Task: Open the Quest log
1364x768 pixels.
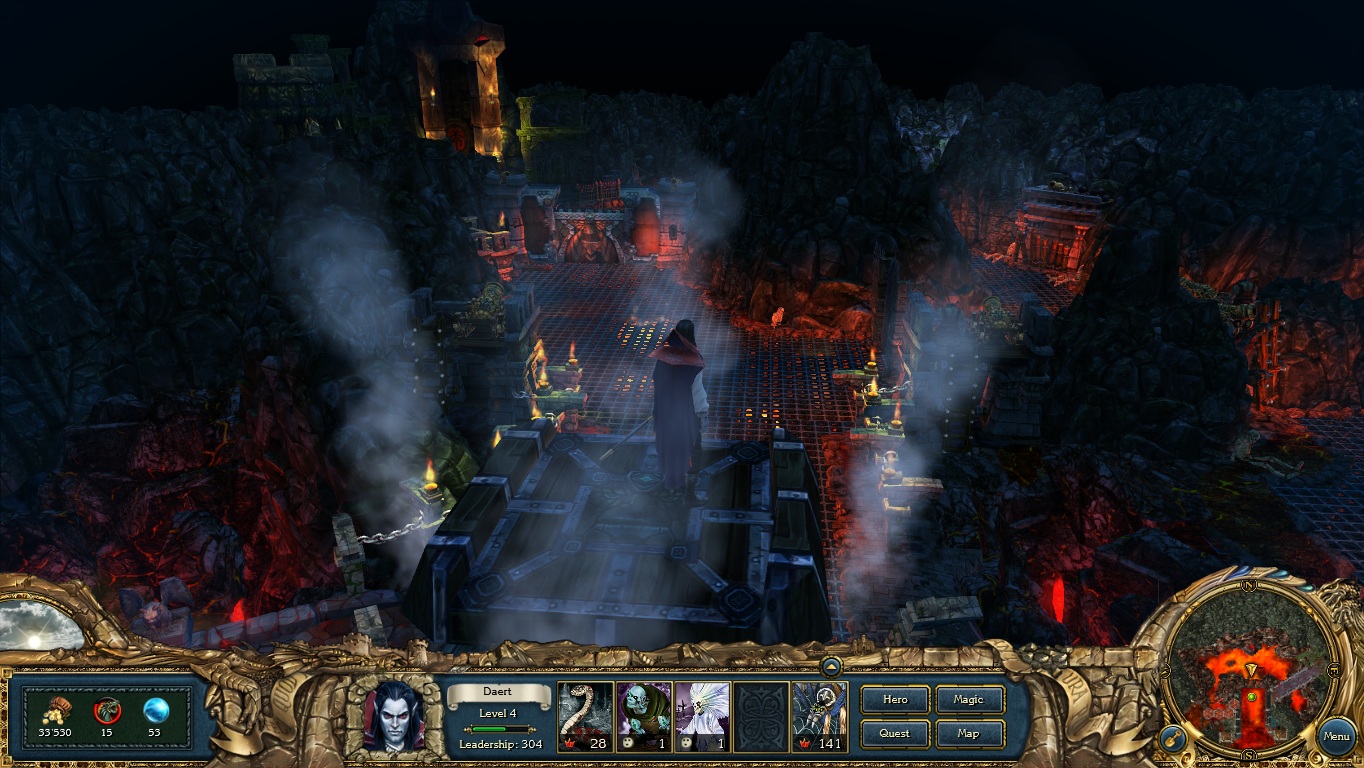Action: [x=895, y=733]
